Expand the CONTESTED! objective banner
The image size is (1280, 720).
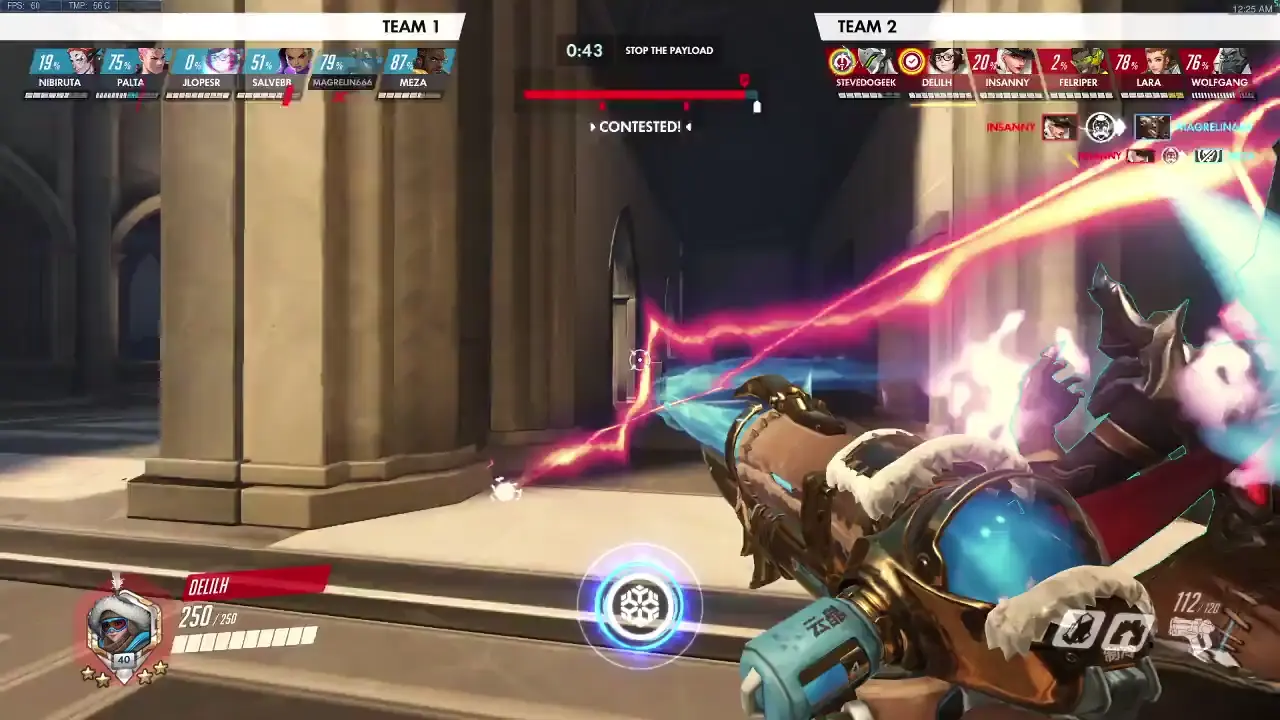pos(640,127)
